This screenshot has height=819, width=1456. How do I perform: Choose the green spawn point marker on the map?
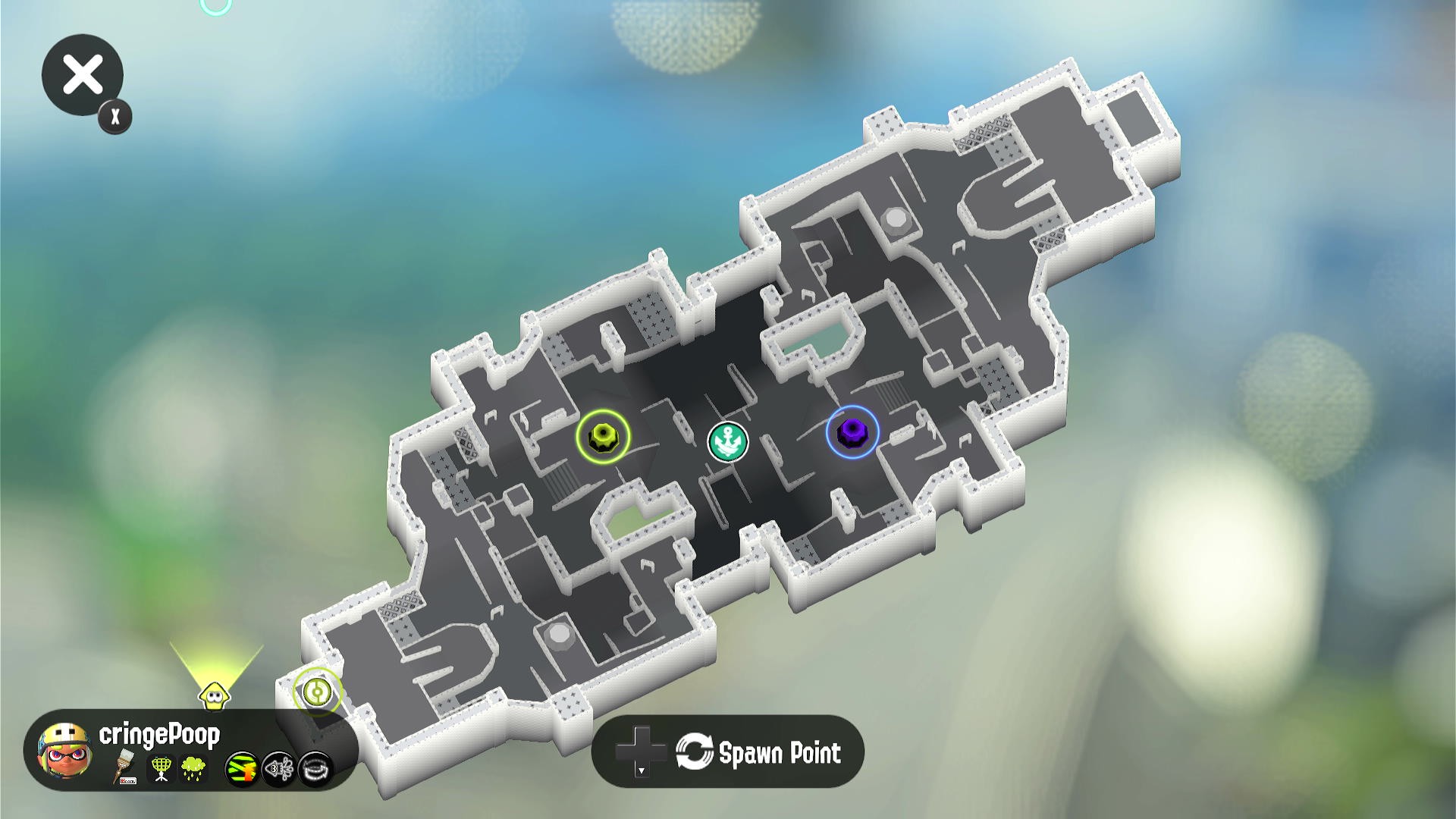317,691
